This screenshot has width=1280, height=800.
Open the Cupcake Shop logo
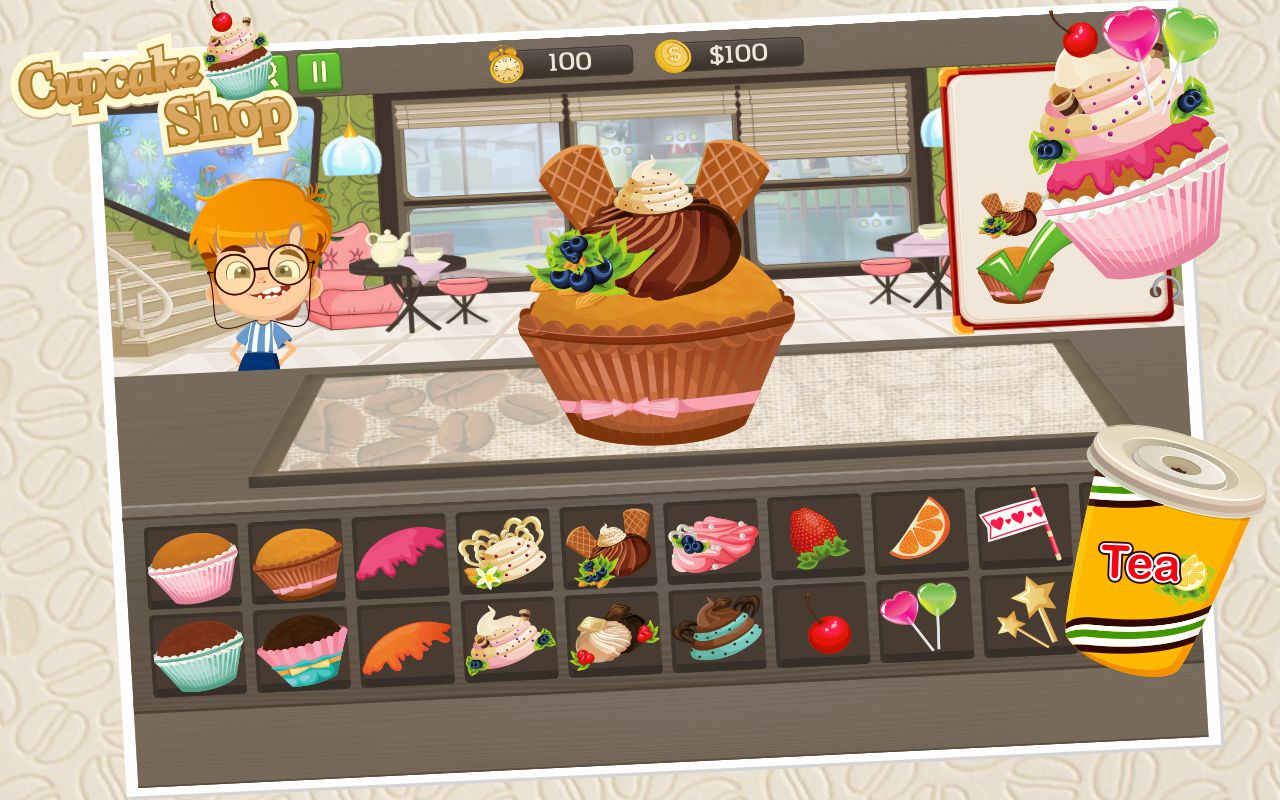150,95
